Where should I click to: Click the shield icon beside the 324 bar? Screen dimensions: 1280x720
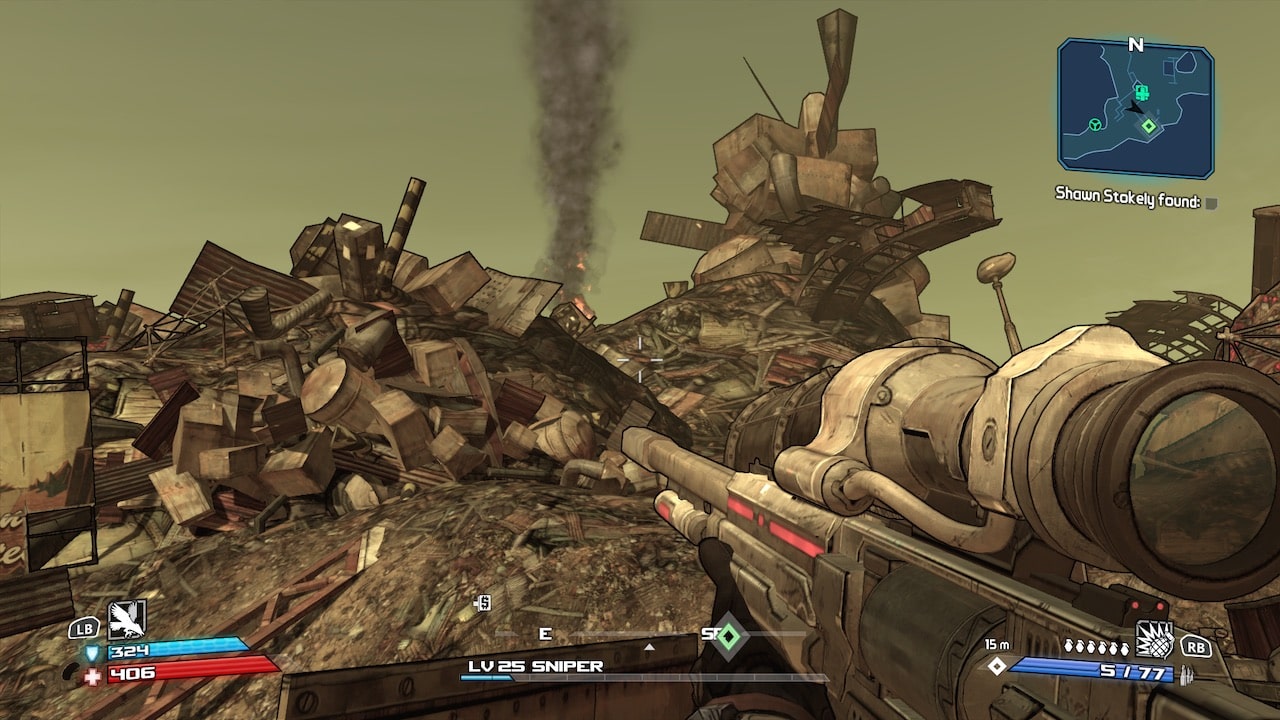tap(92, 651)
